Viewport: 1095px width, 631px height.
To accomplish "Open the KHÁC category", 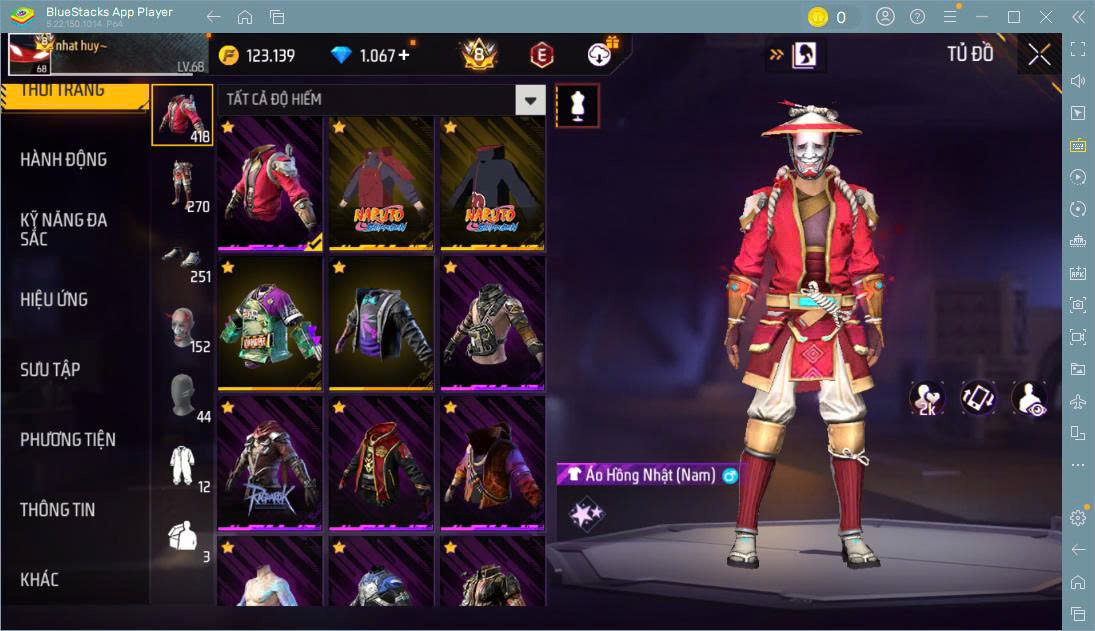I will pos(40,579).
